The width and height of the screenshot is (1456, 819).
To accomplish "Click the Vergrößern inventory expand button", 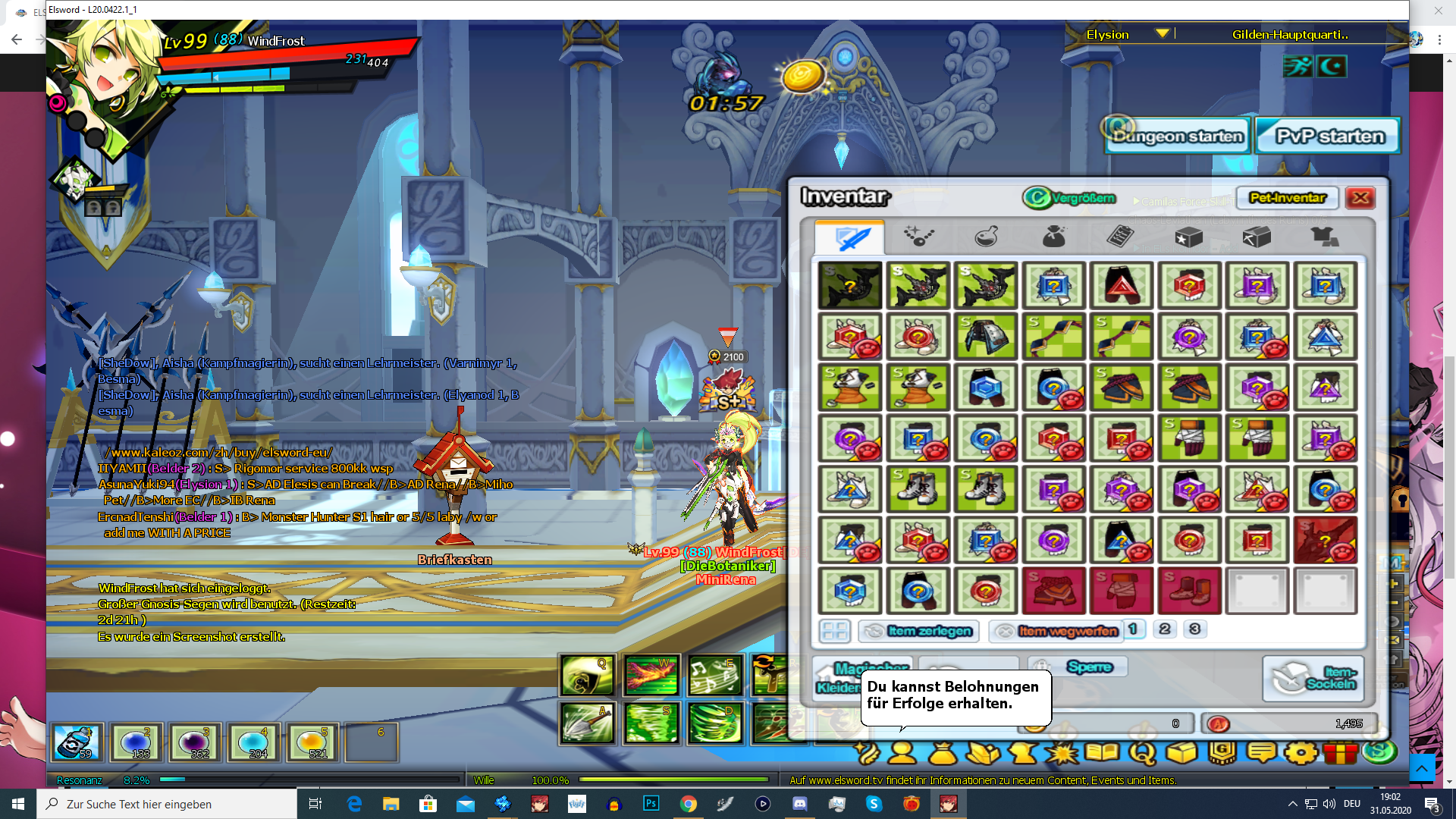I will (1070, 198).
